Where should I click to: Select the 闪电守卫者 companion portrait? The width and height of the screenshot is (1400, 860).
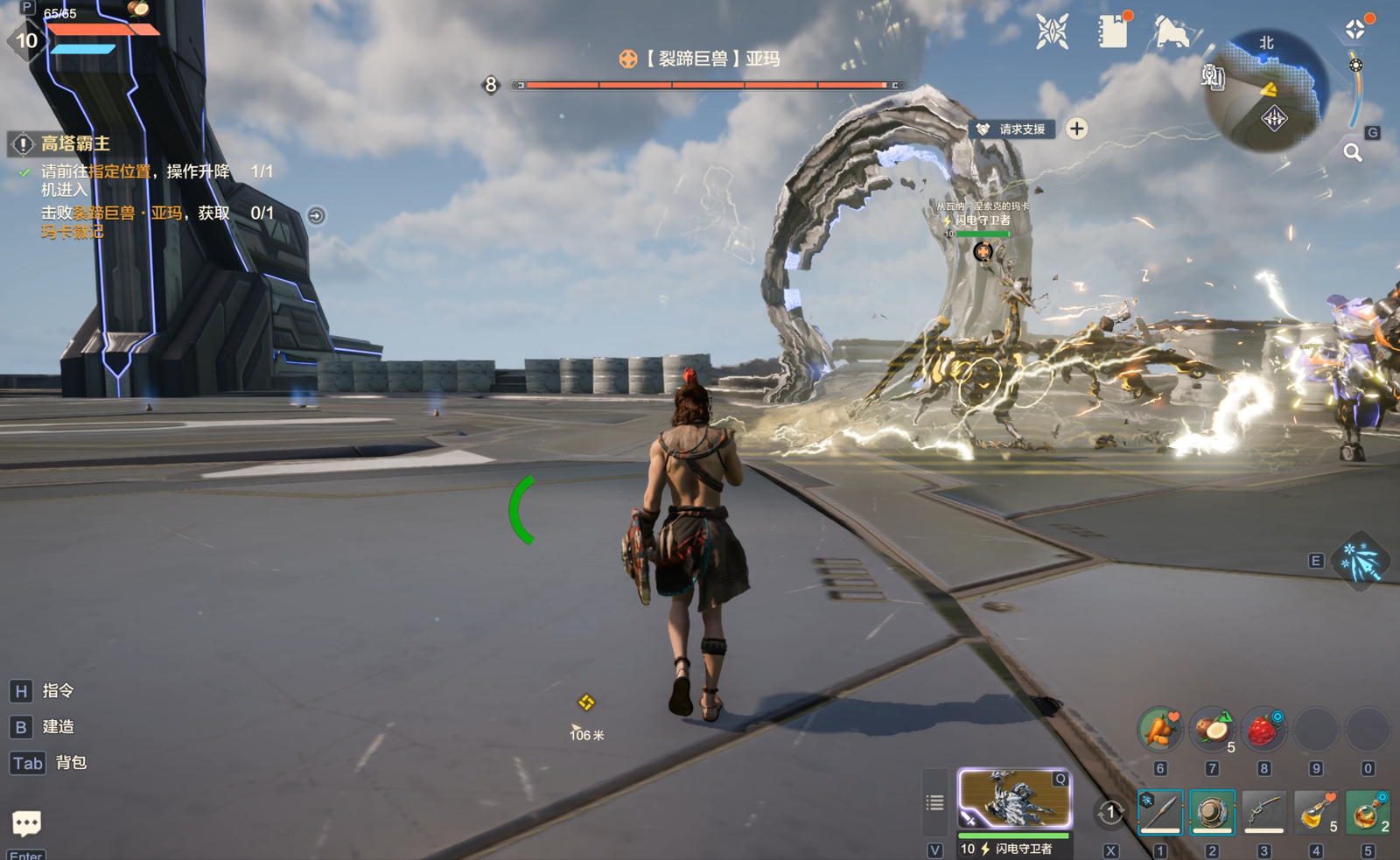pos(1015,798)
